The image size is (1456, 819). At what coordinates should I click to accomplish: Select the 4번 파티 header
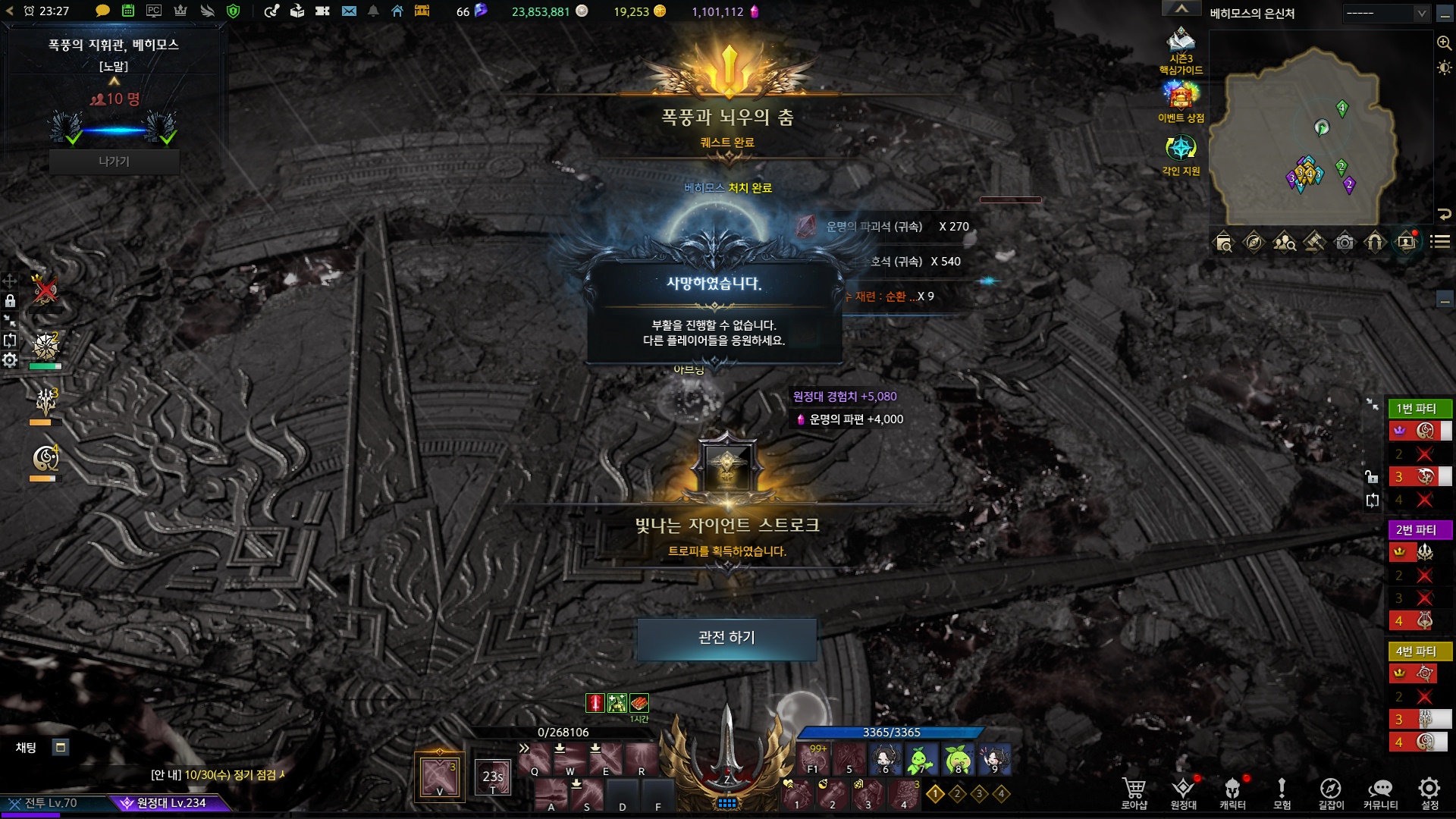tap(1417, 651)
